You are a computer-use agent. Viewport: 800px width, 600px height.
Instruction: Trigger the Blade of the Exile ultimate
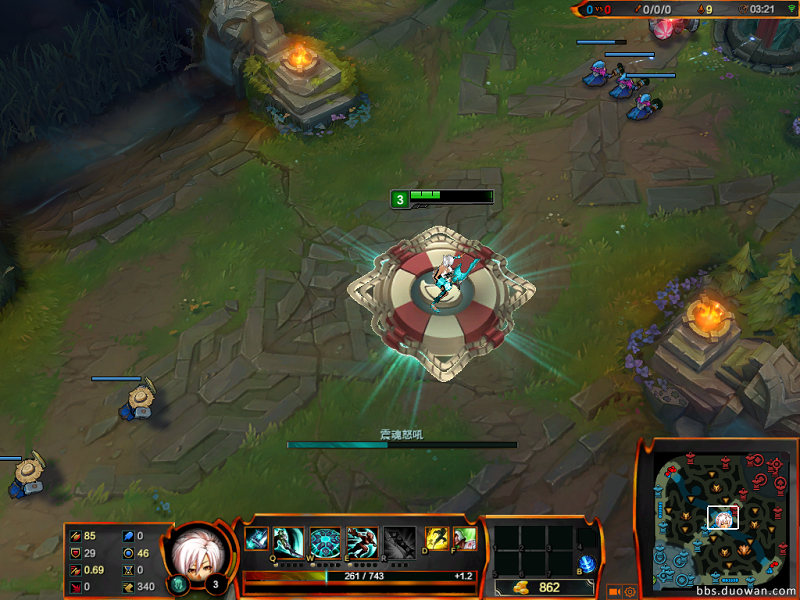click(399, 541)
